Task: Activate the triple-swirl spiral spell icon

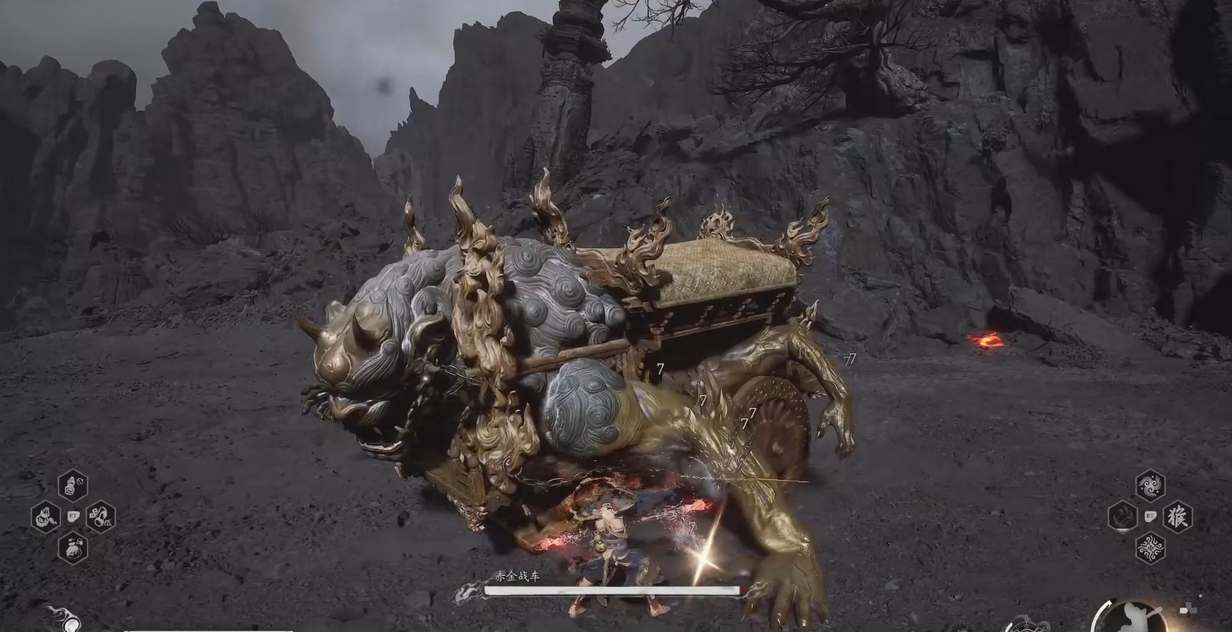Action: [x=1150, y=485]
